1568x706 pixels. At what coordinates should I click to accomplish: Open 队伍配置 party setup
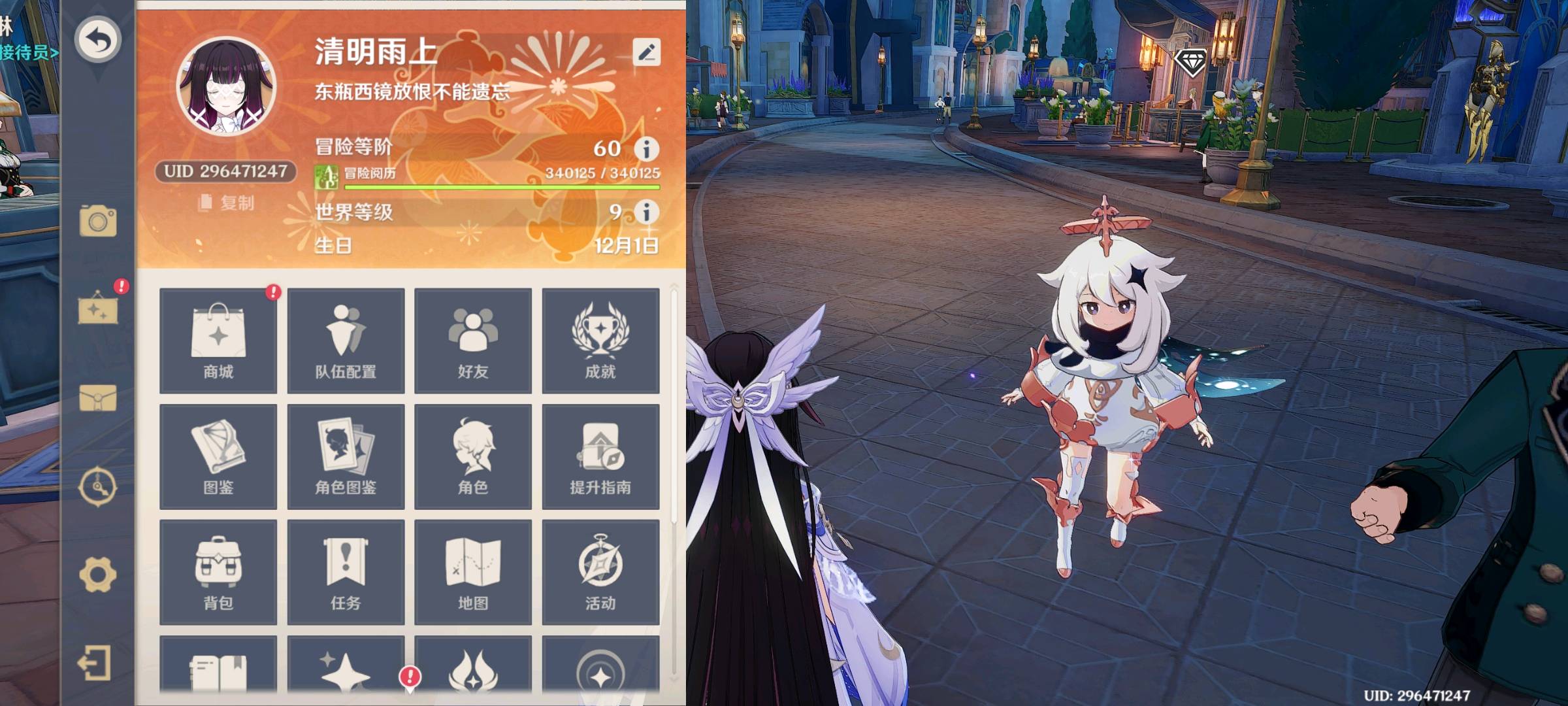(346, 341)
